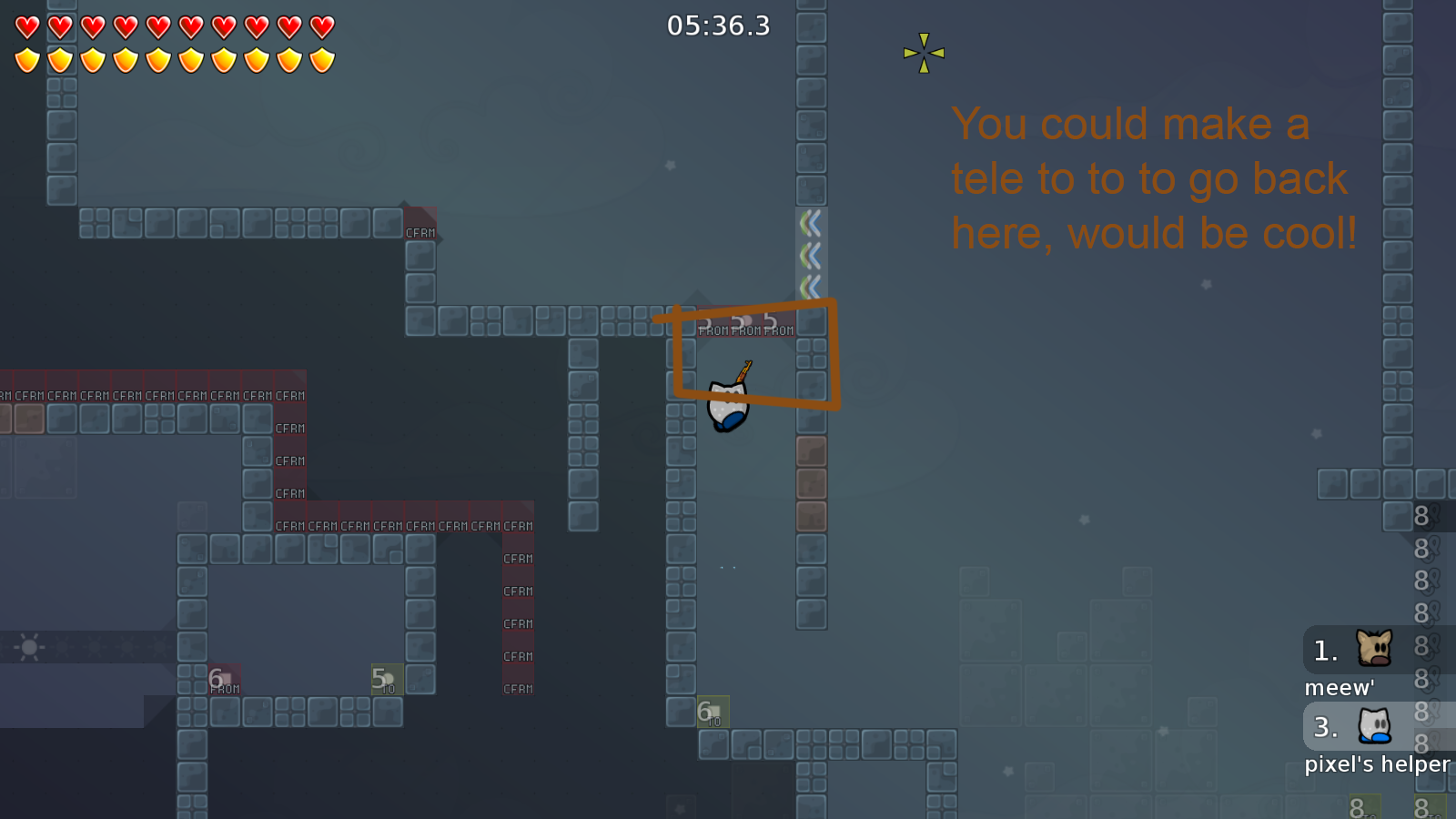Image resolution: width=1456 pixels, height=819 pixels.
Task: Select the "meew'" leaderboard entry
Action: point(1338,687)
